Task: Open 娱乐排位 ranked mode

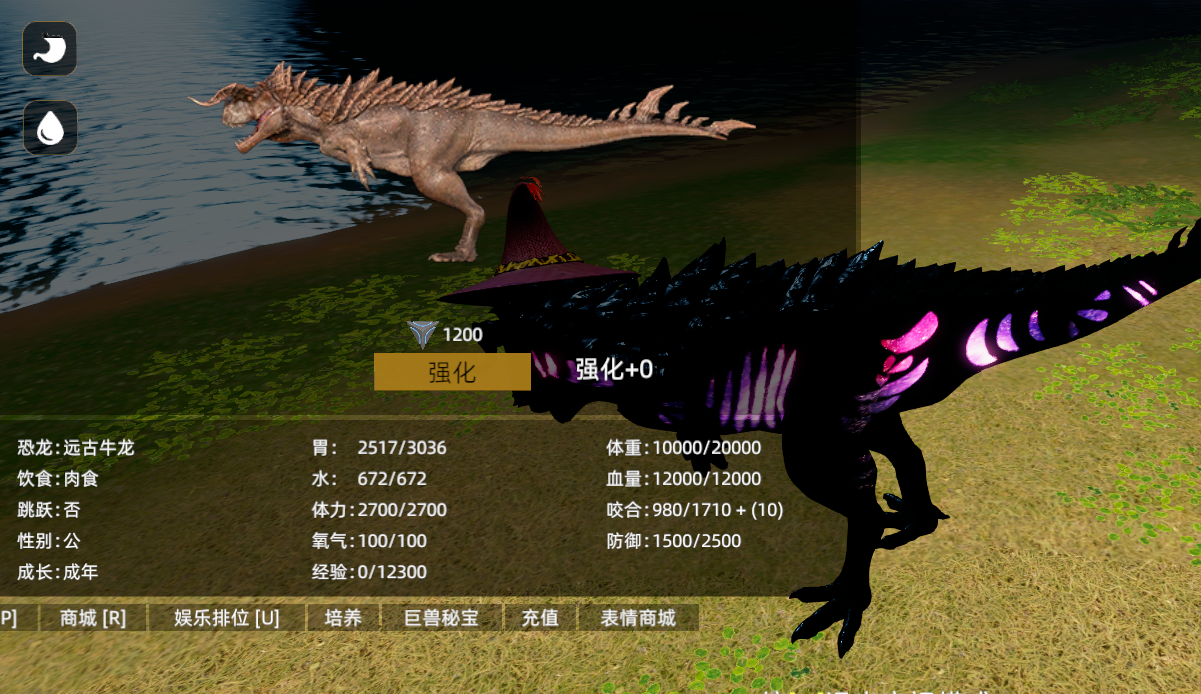Action: (x=227, y=618)
